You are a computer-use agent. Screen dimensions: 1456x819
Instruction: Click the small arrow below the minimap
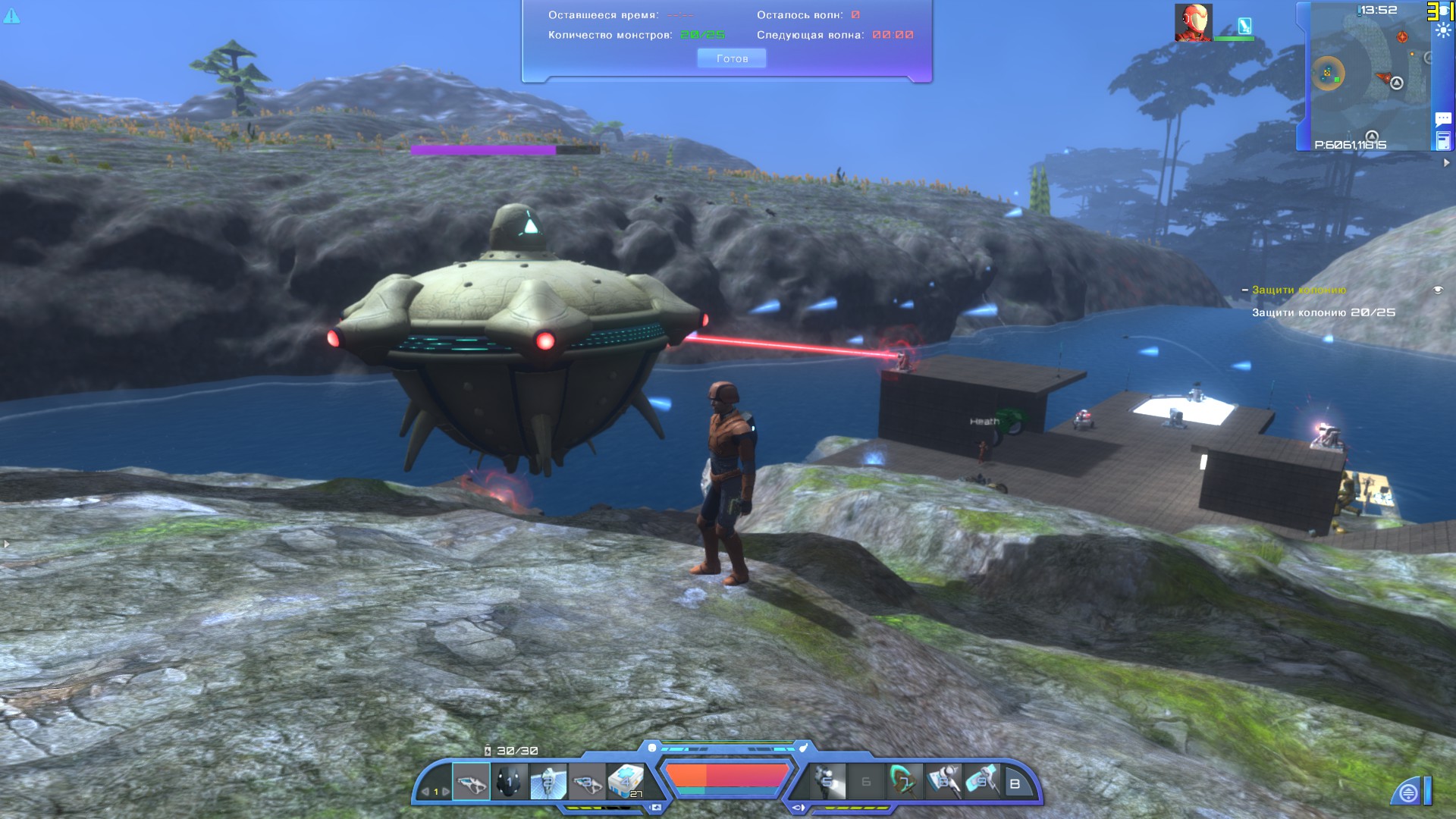click(1446, 162)
